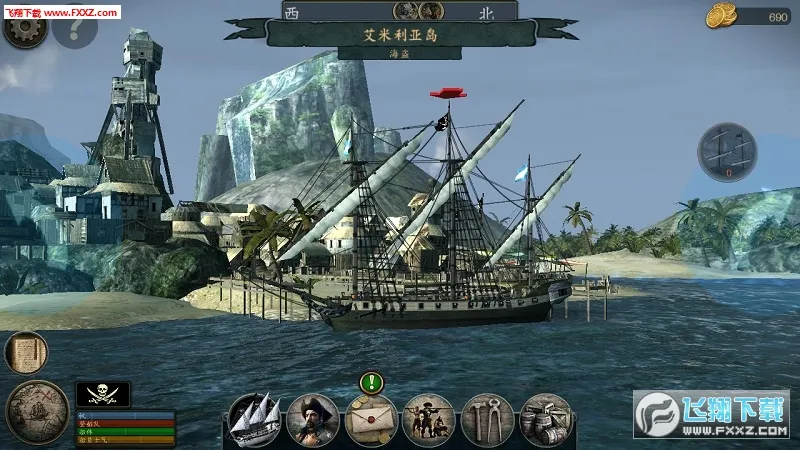Image resolution: width=800 pixels, height=450 pixels.
Task: View the pirate captain portrait
Action: click(312, 419)
